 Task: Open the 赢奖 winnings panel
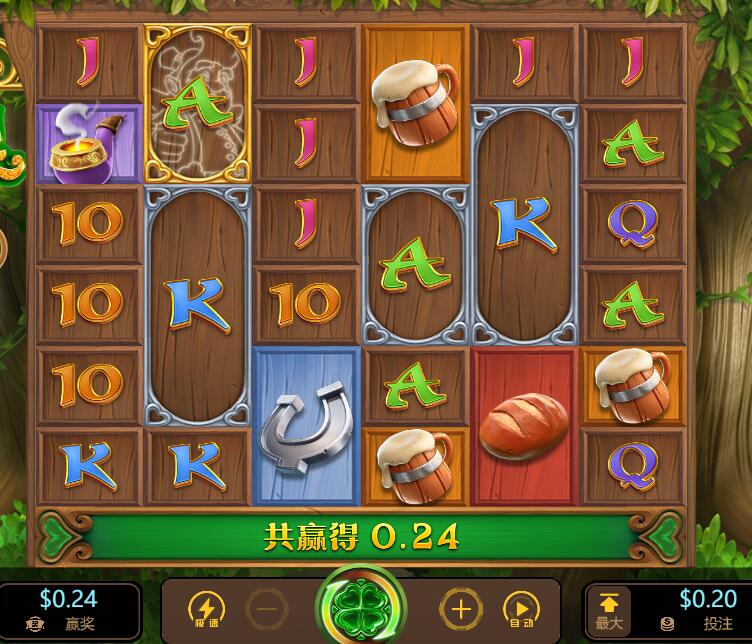68,609
